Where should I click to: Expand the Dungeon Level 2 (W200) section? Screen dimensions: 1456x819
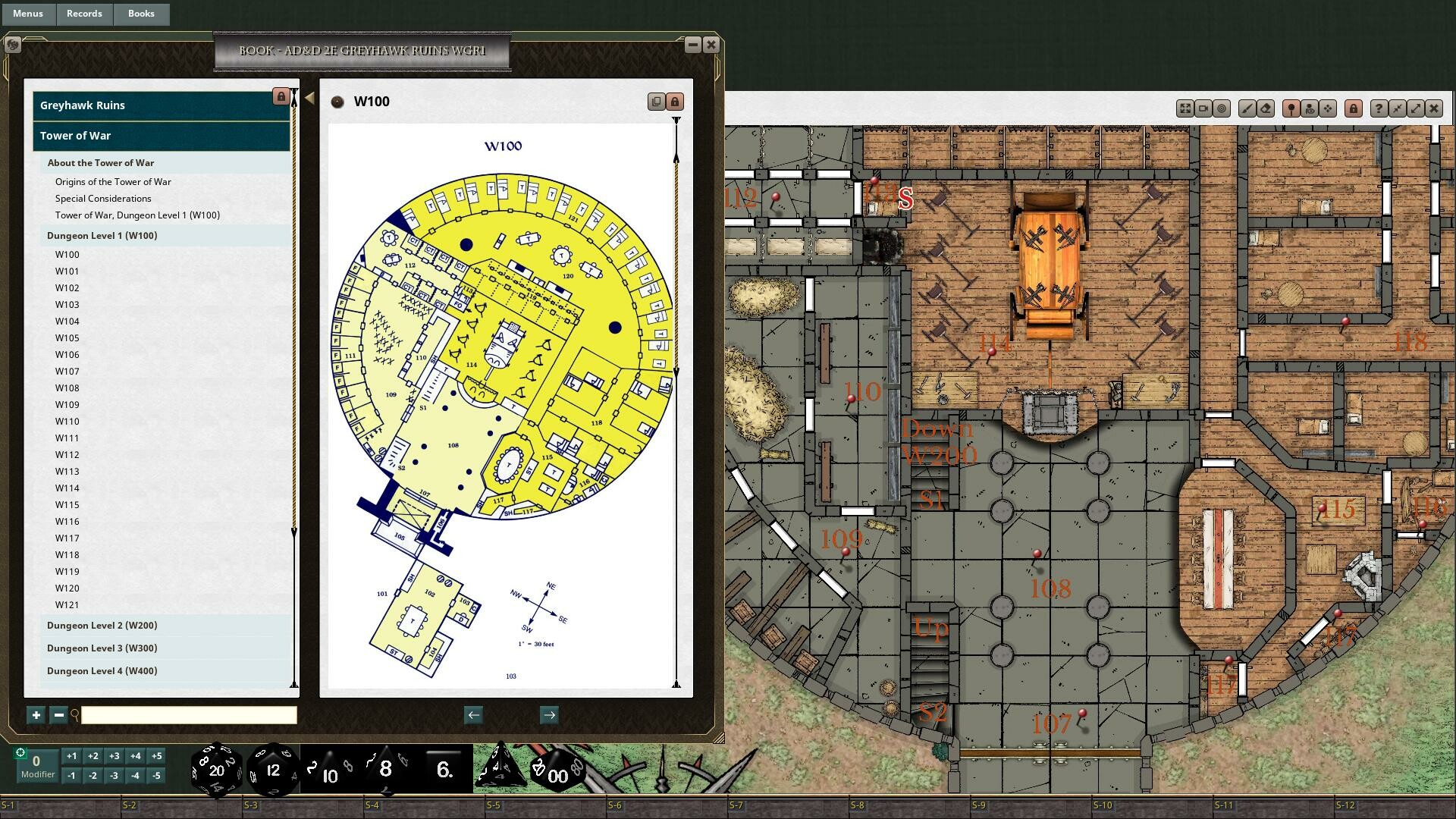(x=101, y=625)
